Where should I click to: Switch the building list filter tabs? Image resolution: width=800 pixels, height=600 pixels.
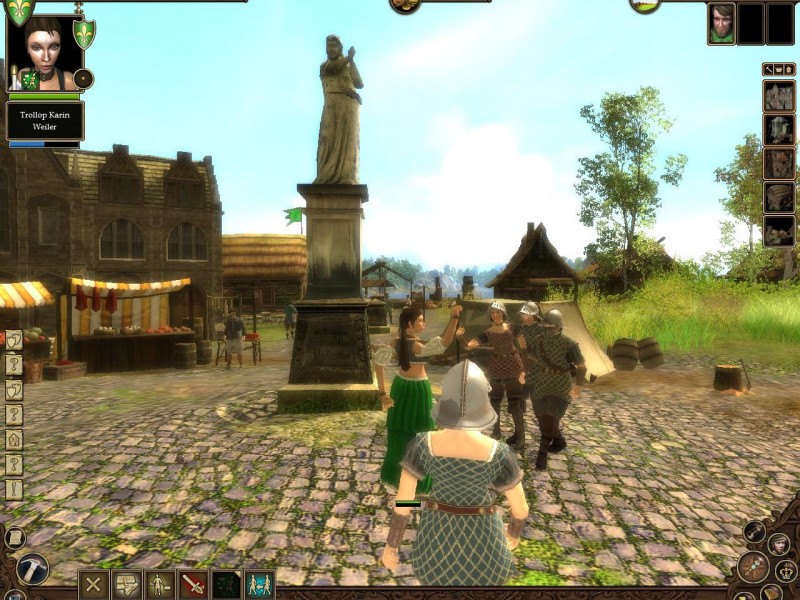coord(779,69)
